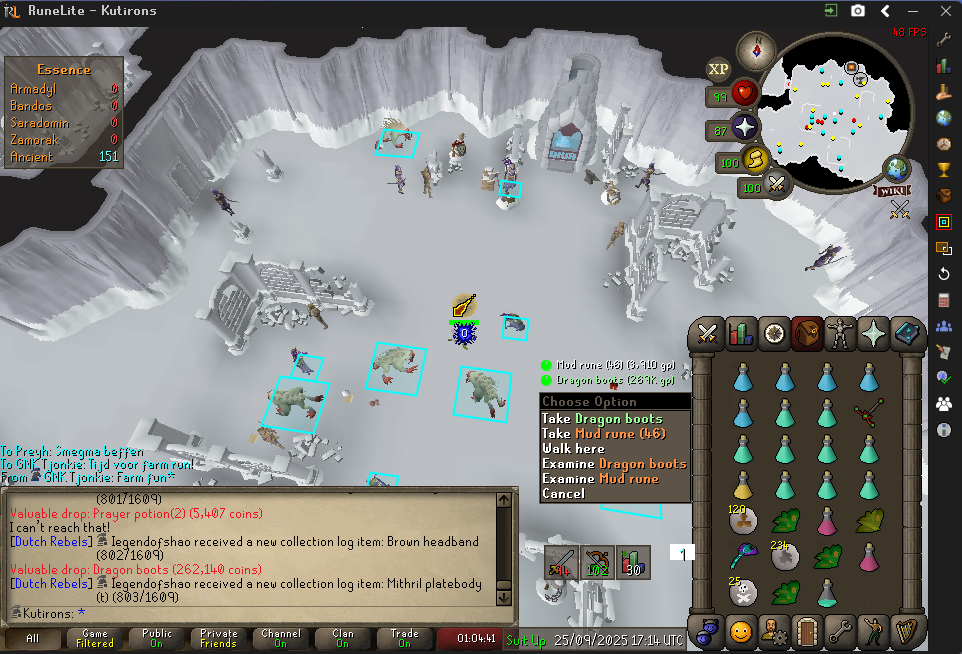
Task: Examine the Dragon boots via menu
Action: point(614,464)
